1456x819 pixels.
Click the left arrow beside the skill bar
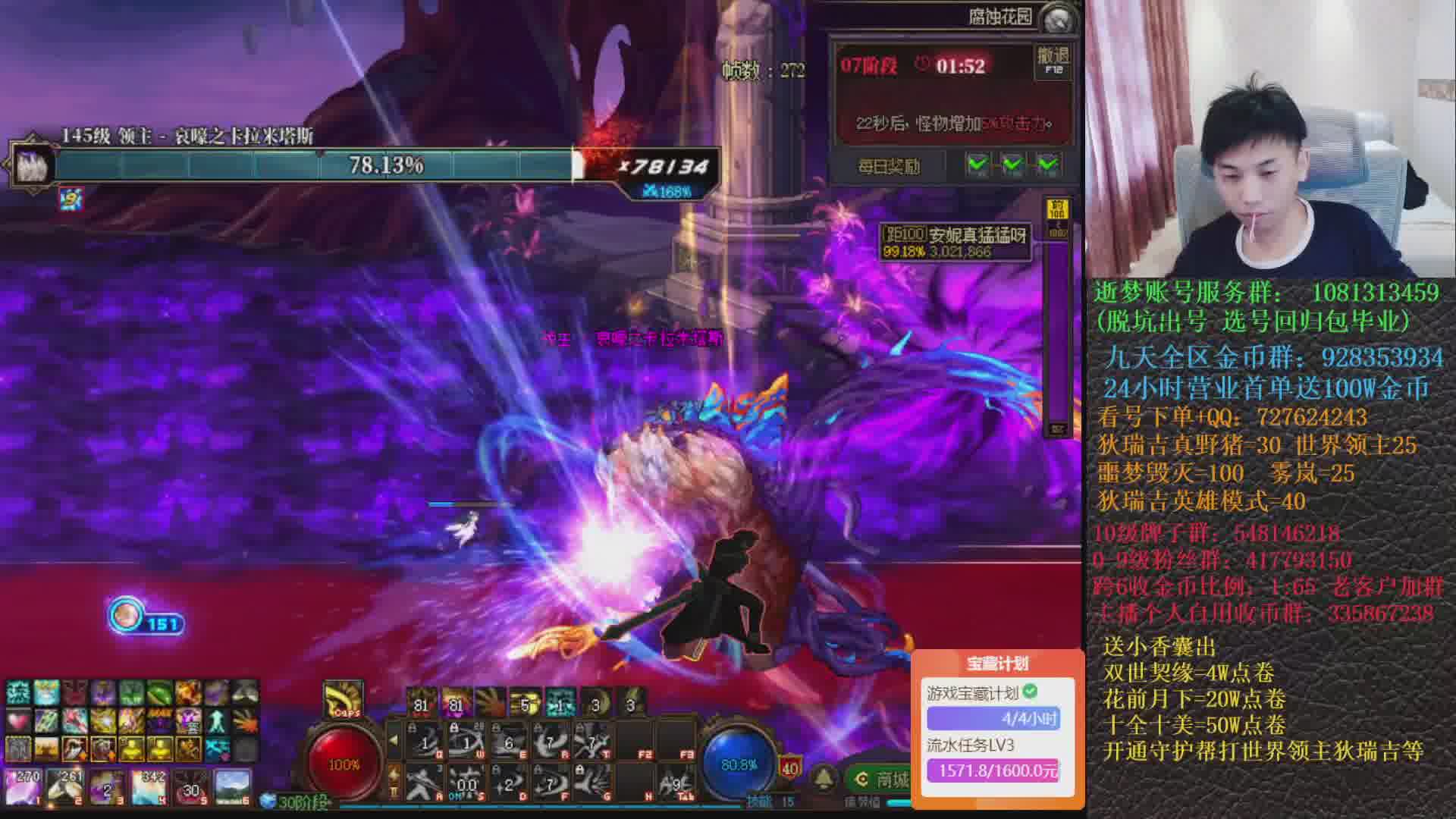[x=394, y=740]
